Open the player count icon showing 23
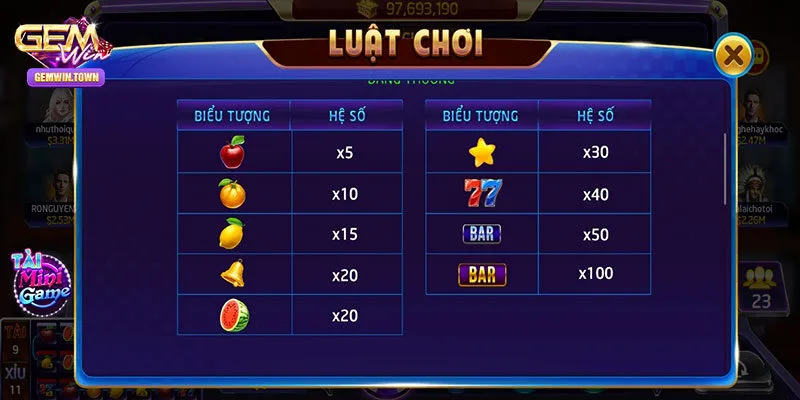Image resolution: width=800 pixels, height=400 pixels. point(761,287)
